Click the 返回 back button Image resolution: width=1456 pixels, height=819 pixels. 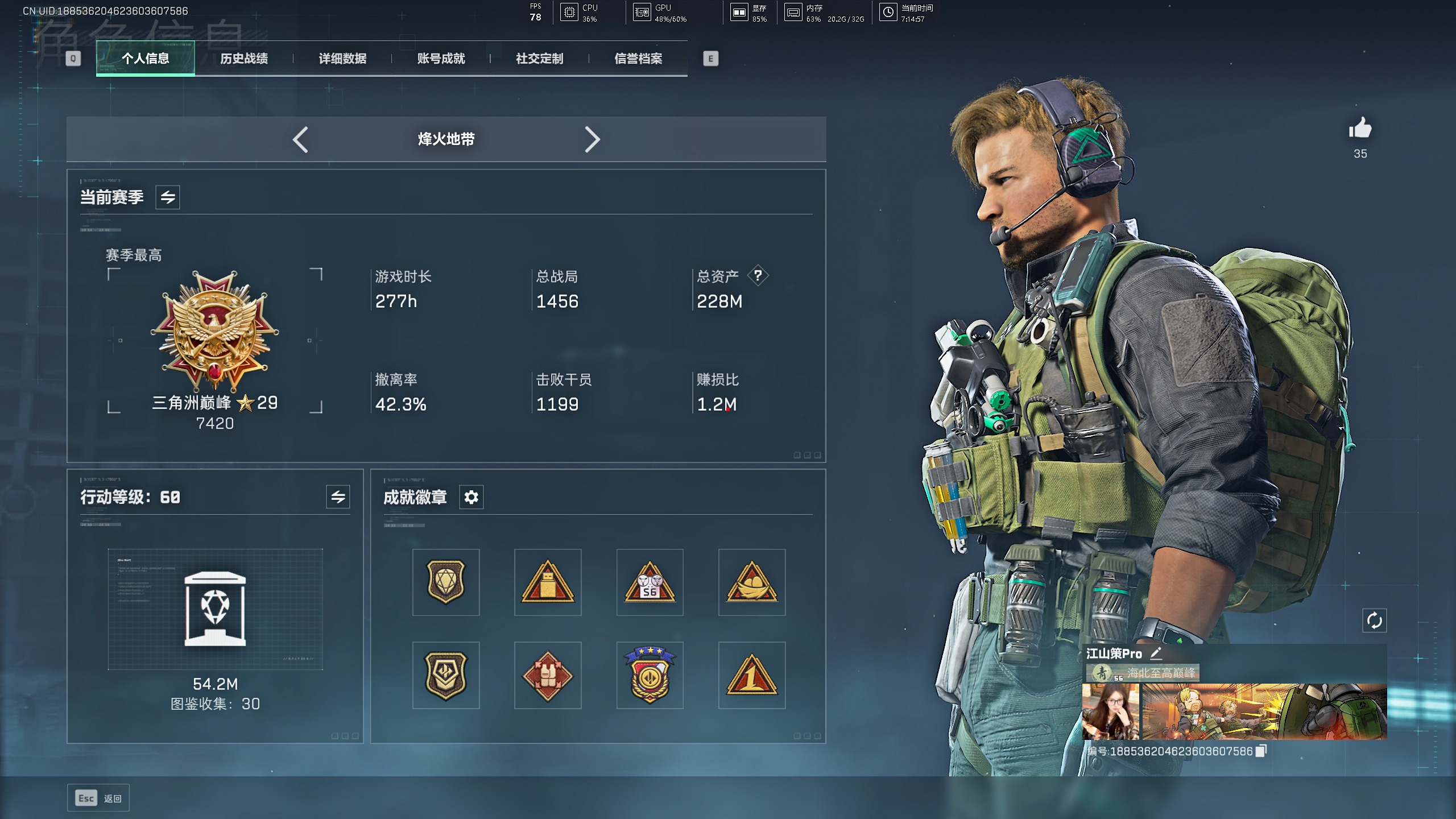pos(98,798)
